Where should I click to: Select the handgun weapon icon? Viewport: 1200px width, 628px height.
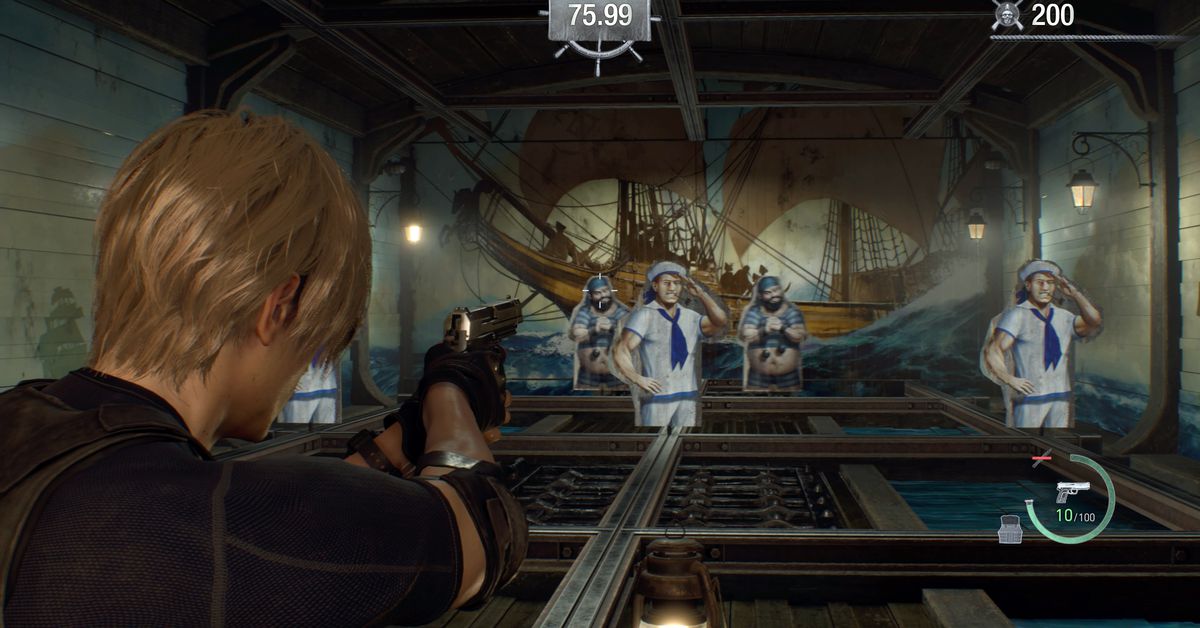point(1071,492)
